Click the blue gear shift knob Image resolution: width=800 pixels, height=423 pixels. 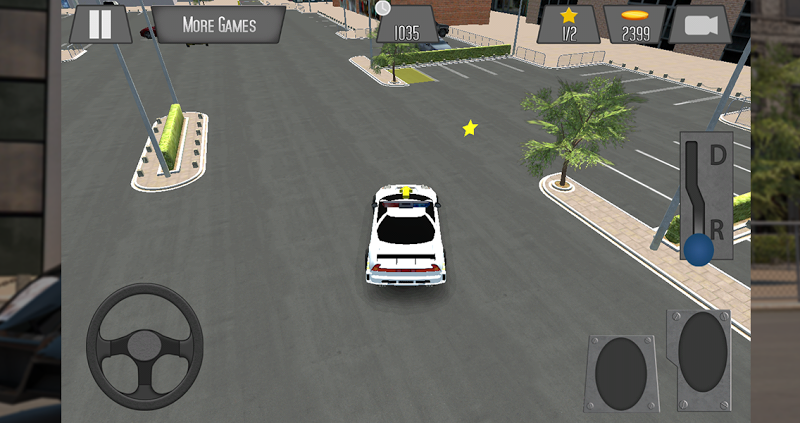(x=699, y=248)
